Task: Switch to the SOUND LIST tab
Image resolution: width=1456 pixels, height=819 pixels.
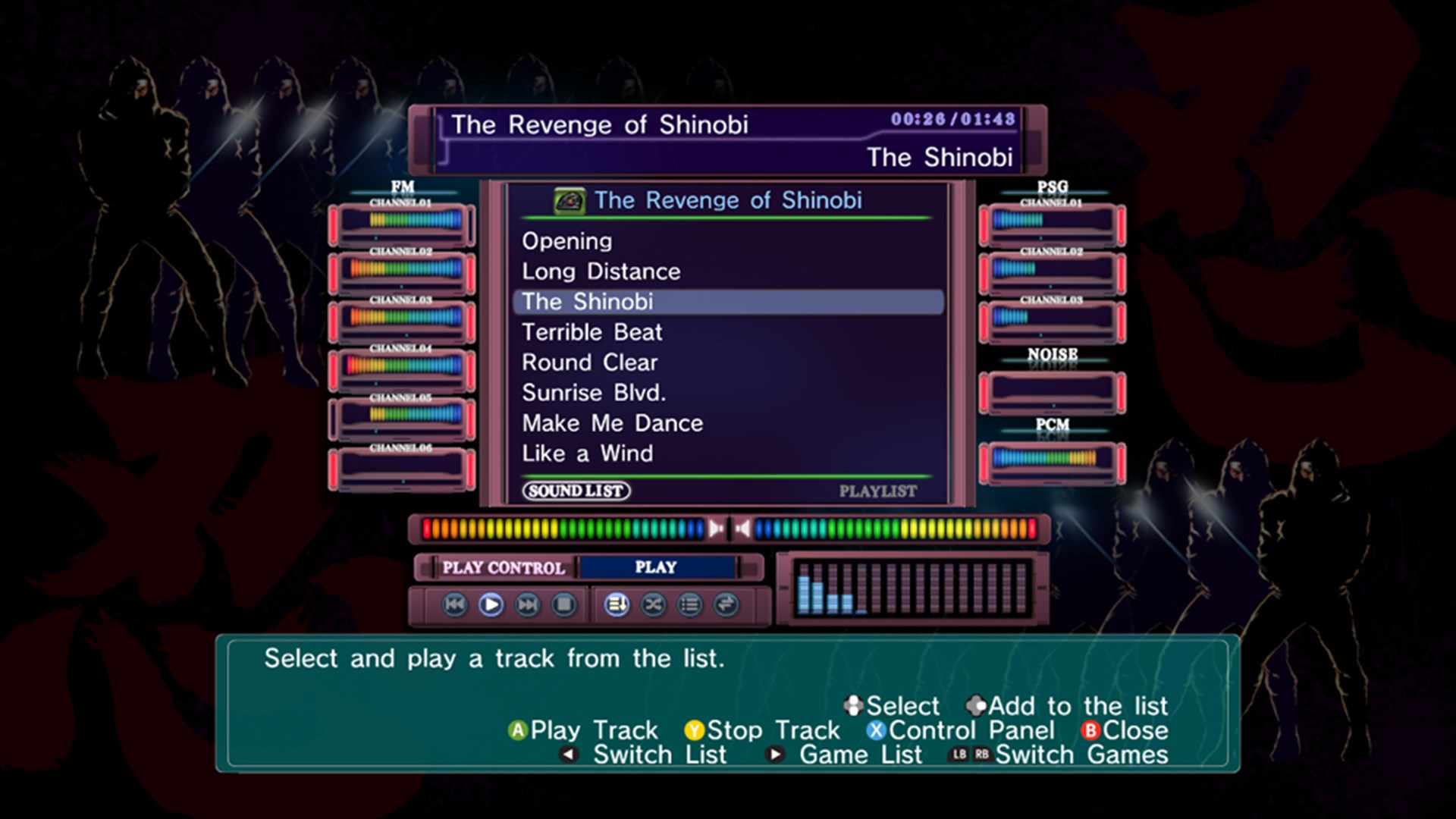Action: pos(578,491)
